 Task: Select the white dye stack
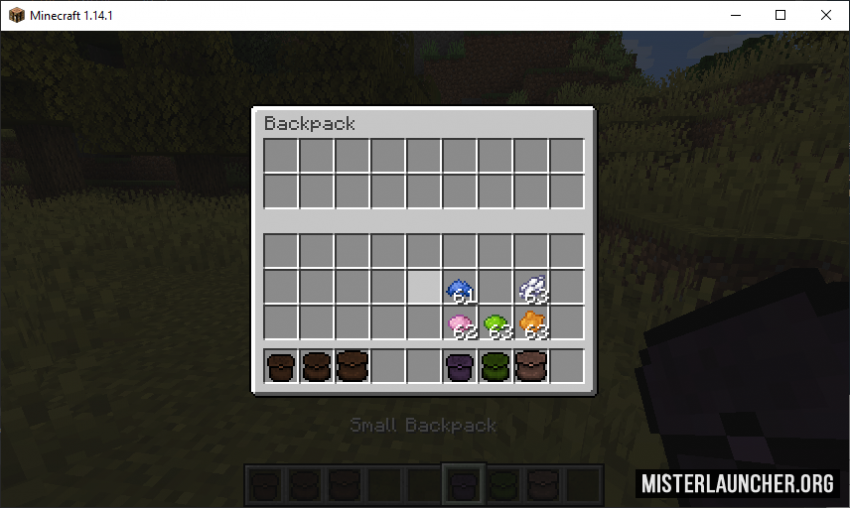pyautogui.click(x=531, y=288)
